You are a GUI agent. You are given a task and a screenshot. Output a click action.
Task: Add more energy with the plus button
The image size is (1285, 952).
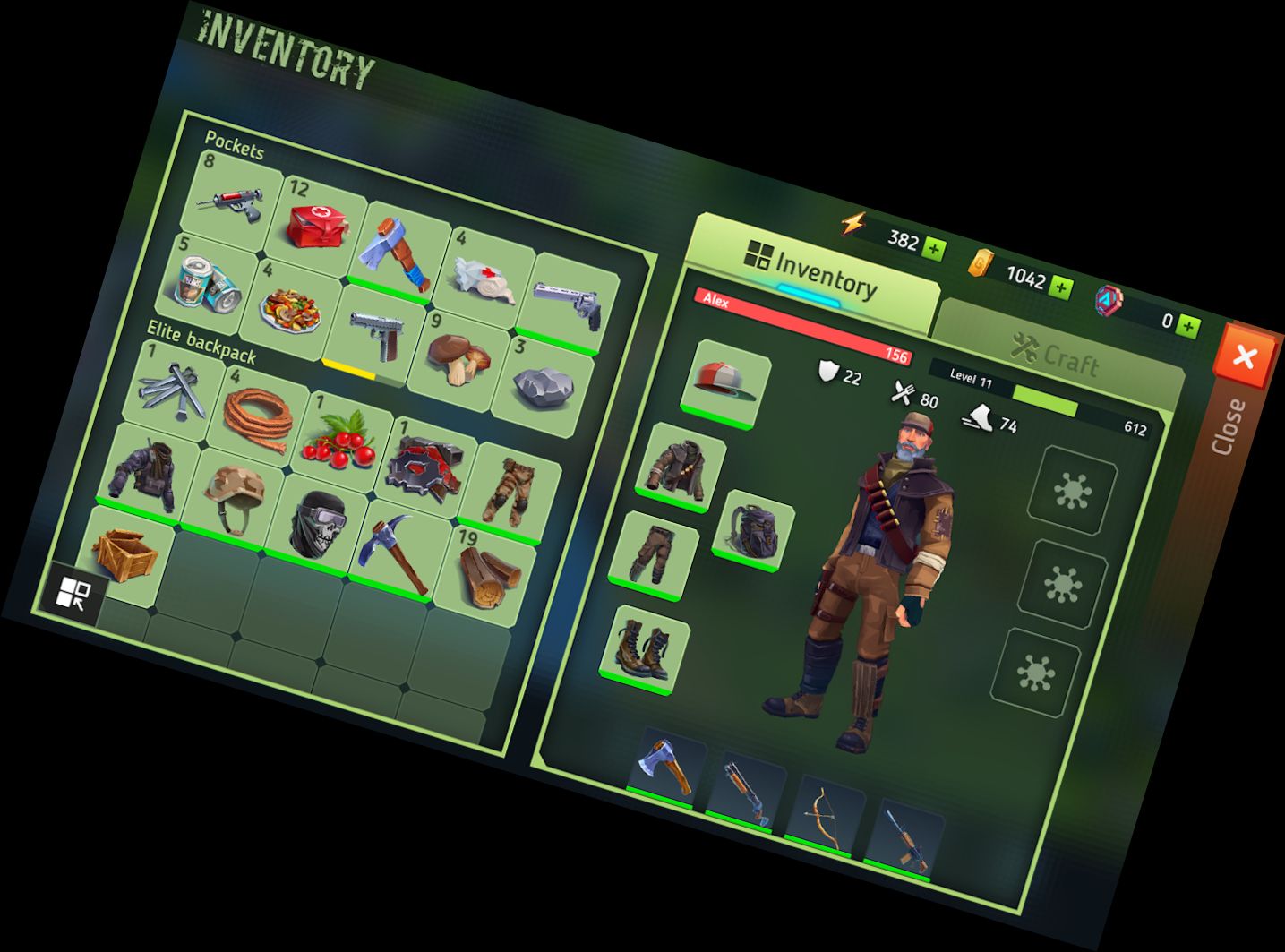click(x=934, y=248)
